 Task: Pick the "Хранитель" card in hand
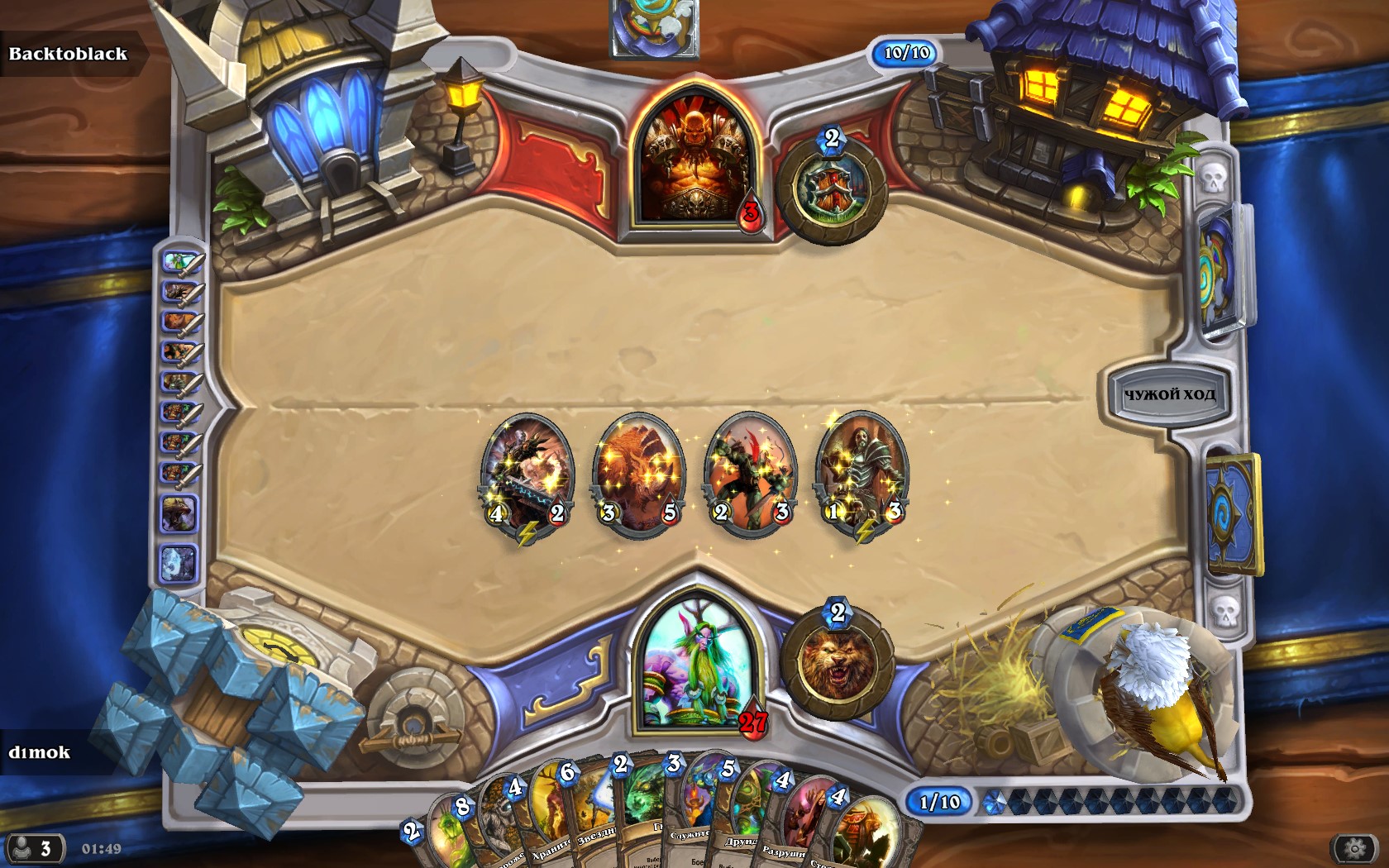pos(542,823)
